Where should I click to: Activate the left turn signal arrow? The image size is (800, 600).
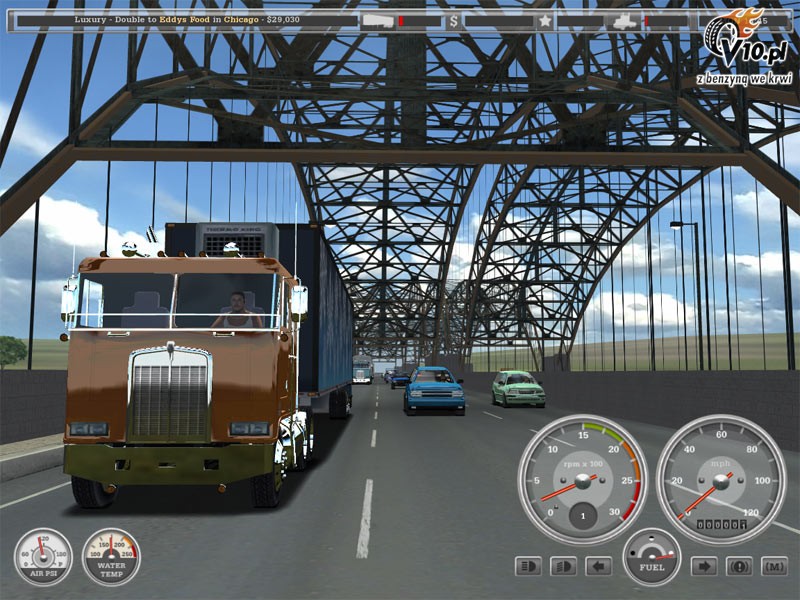[598, 566]
